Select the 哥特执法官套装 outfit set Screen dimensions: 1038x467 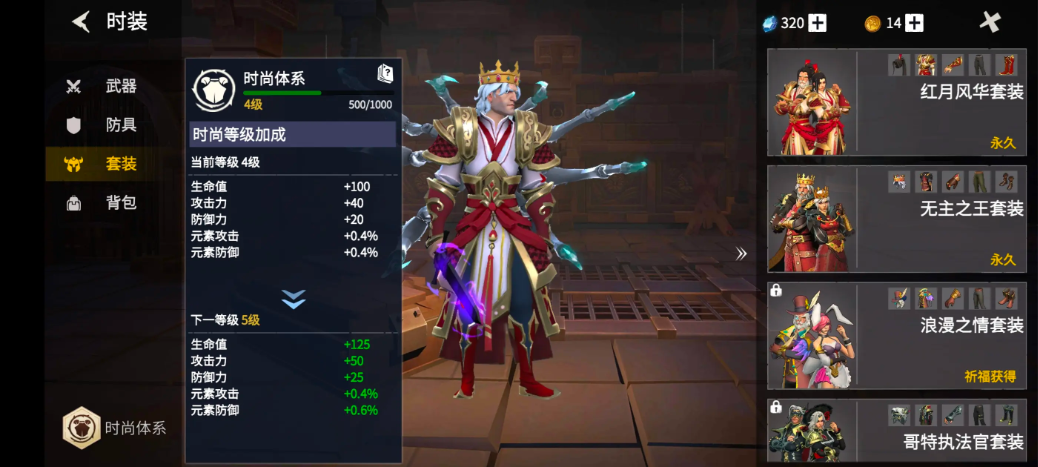click(x=896, y=430)
